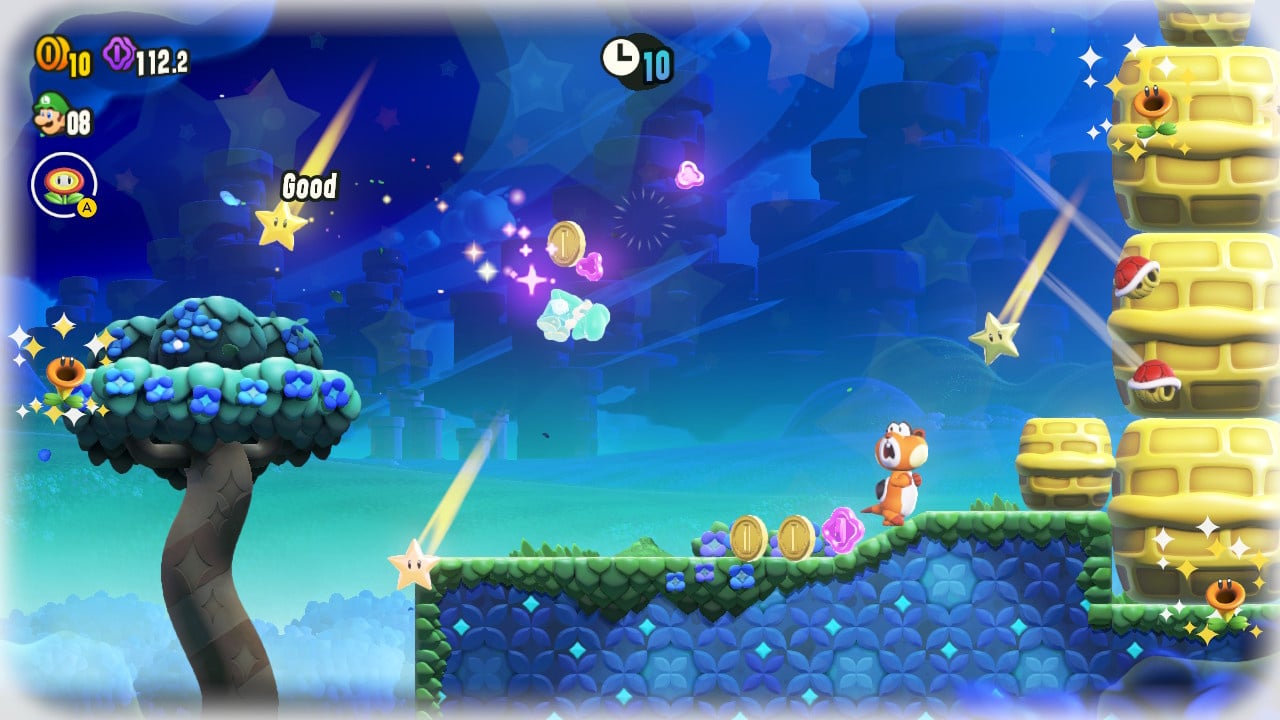Screen dimensions: 1280x720
Task: Use the stored Fire Flower item
Action: (x=64, y=185)
